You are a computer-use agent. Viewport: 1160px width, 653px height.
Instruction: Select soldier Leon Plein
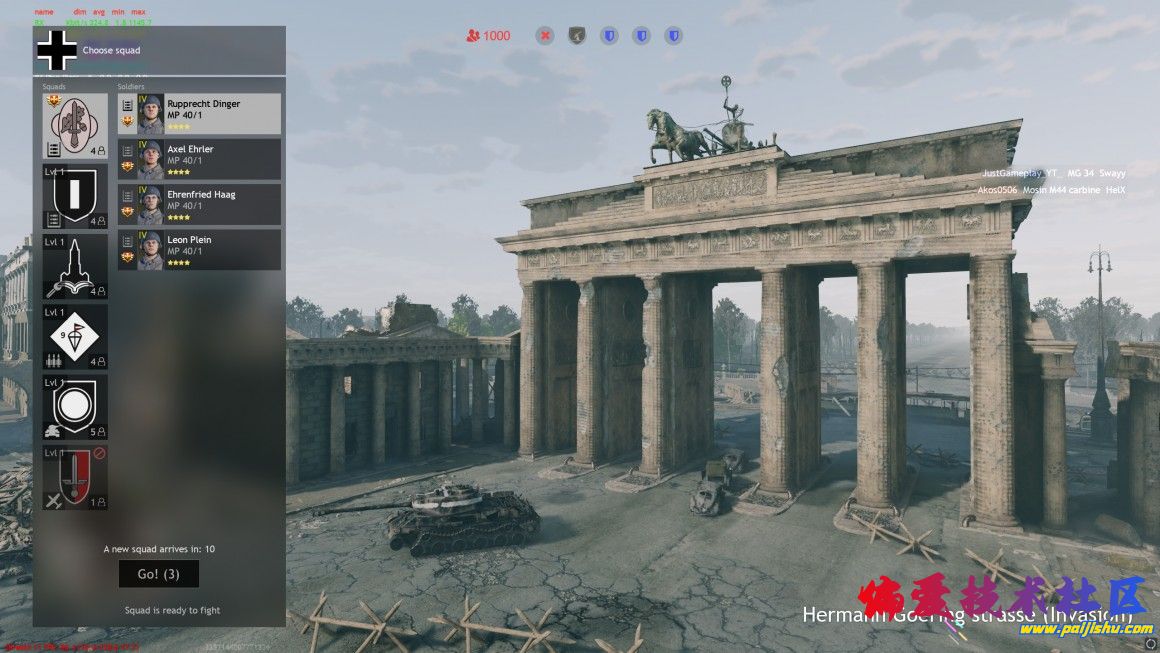[x=199, y=250]
